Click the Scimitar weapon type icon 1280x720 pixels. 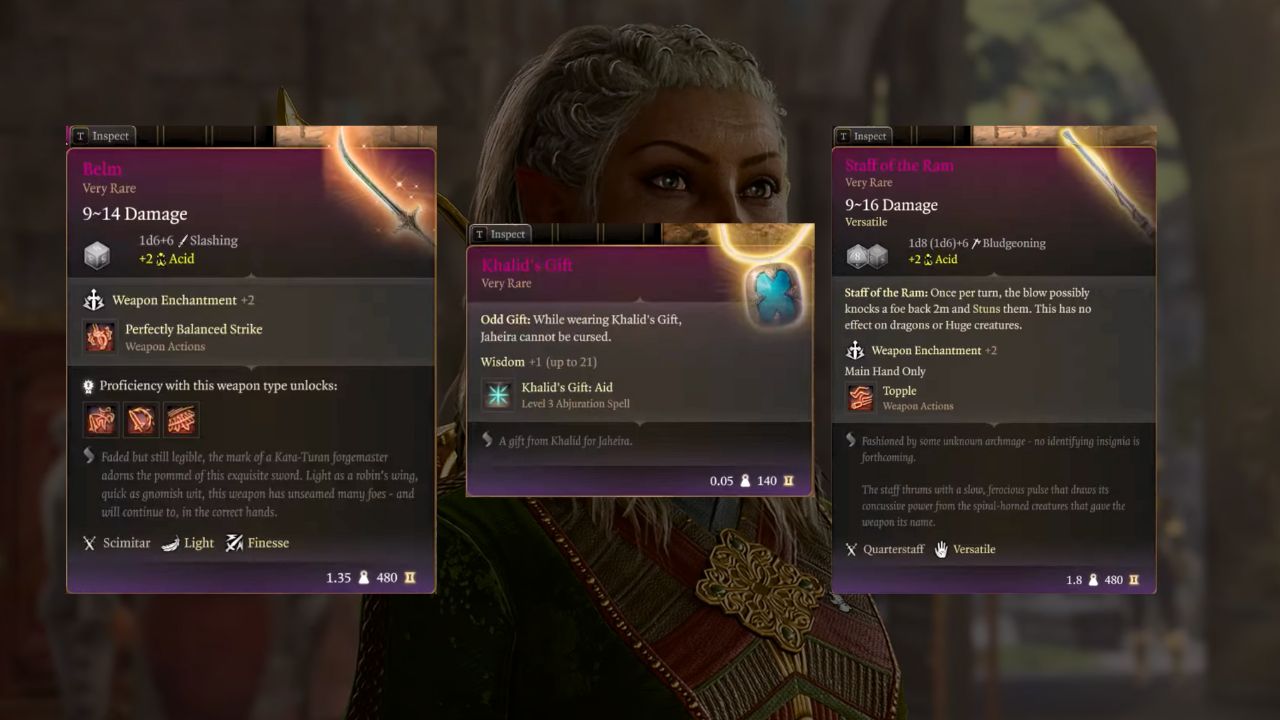point(90,543)
